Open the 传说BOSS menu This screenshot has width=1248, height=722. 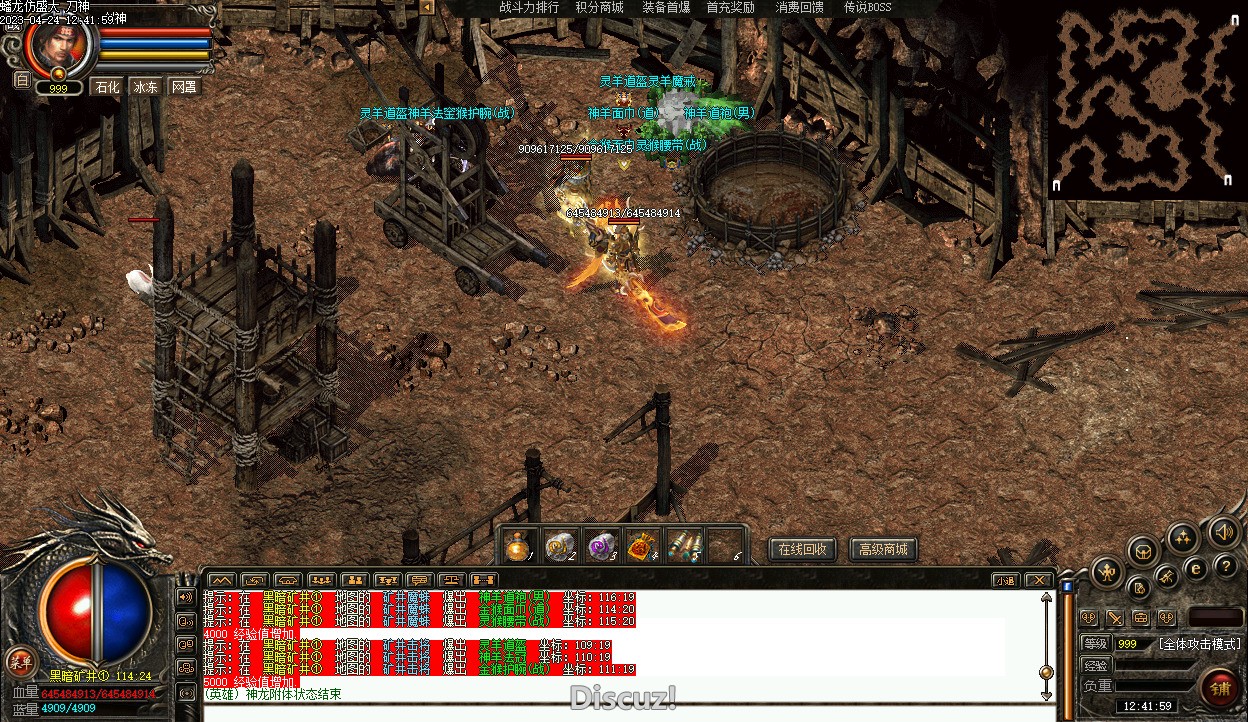[867, 7]
